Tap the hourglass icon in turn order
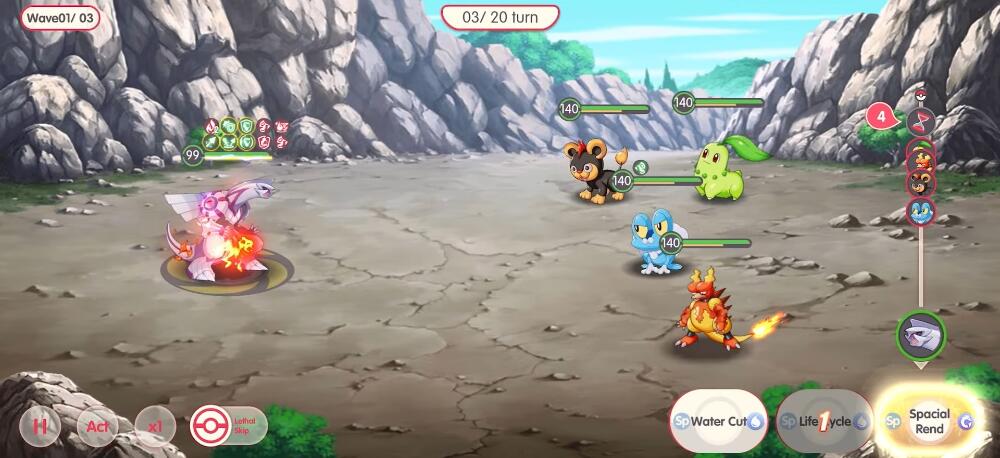Screen dimensions: 1000x458 click(920, 122)
